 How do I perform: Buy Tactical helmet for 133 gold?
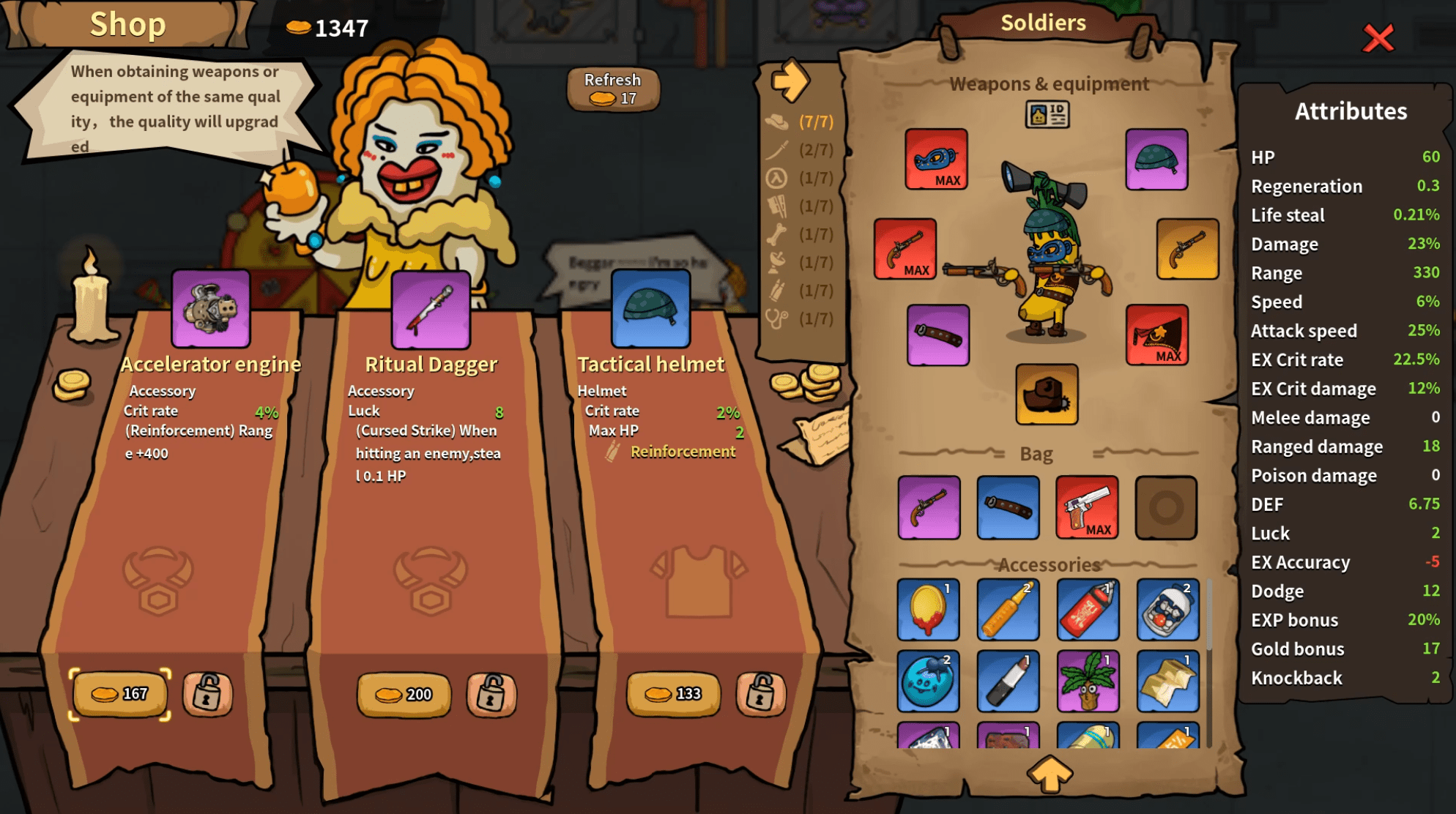click(673, 692)
